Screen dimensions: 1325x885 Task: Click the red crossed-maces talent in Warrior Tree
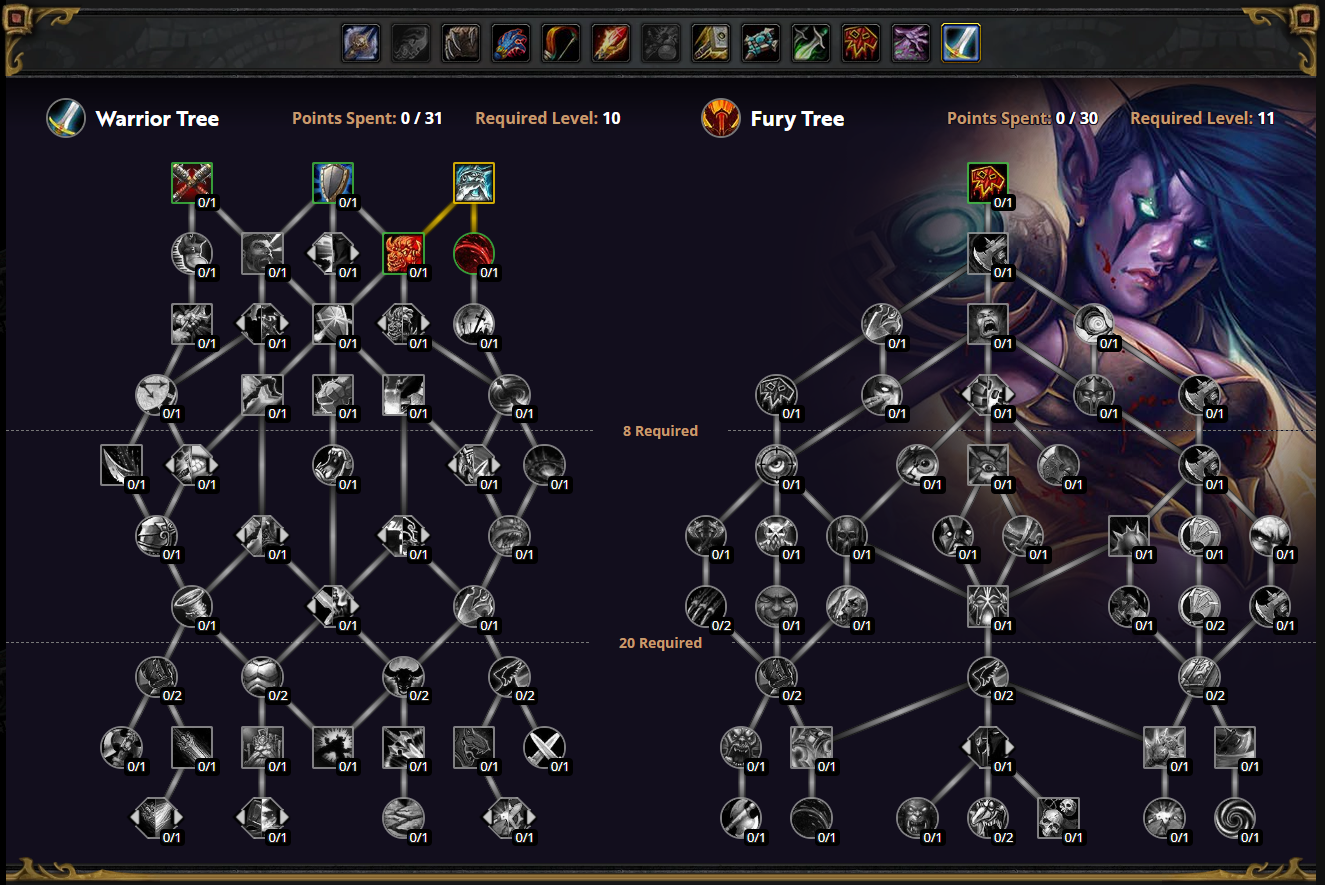click(x=192, y=183)
